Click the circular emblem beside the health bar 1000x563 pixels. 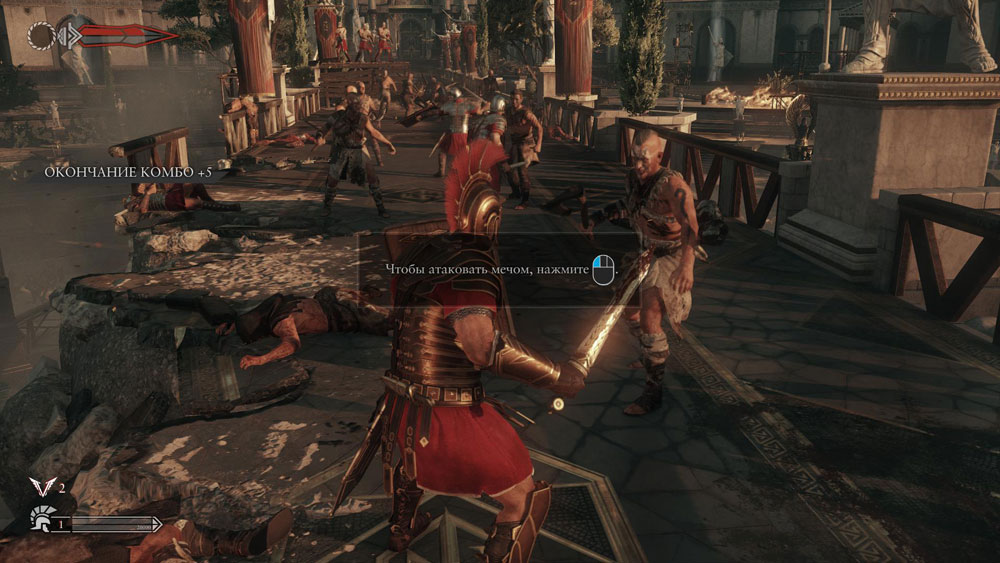coord(42,36)
